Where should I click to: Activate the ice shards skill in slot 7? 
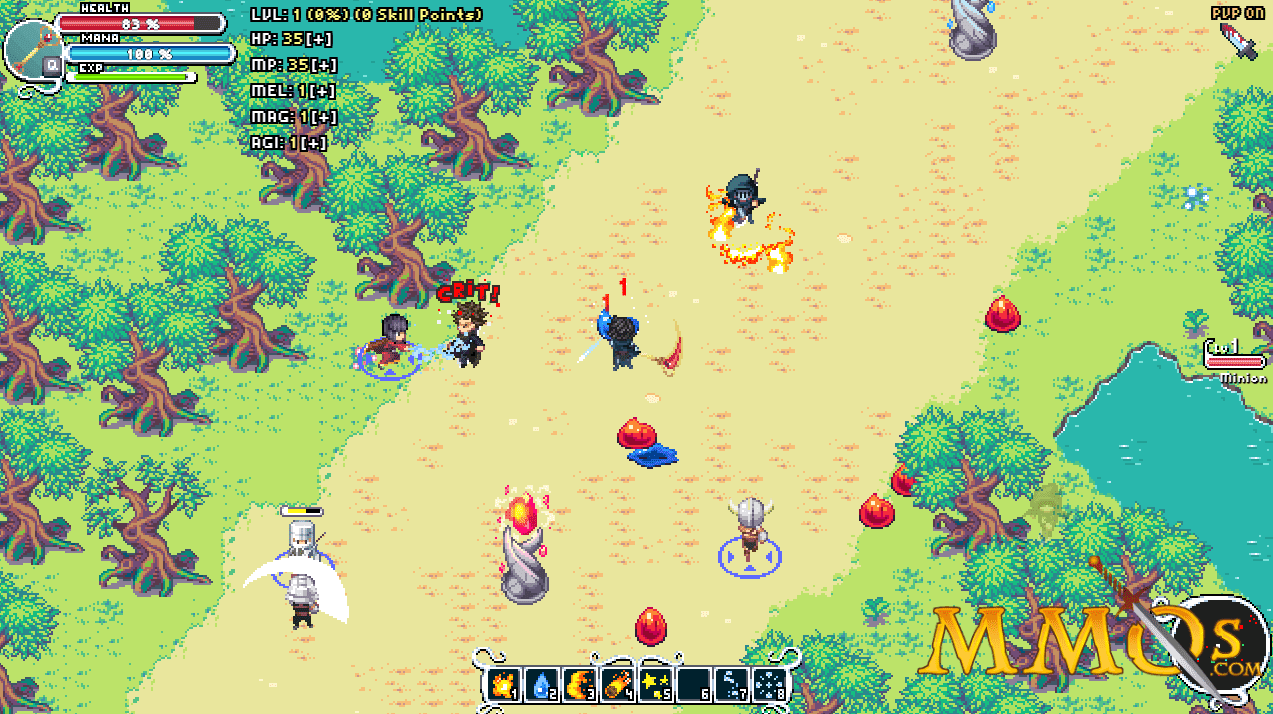[x=732, y=685]
